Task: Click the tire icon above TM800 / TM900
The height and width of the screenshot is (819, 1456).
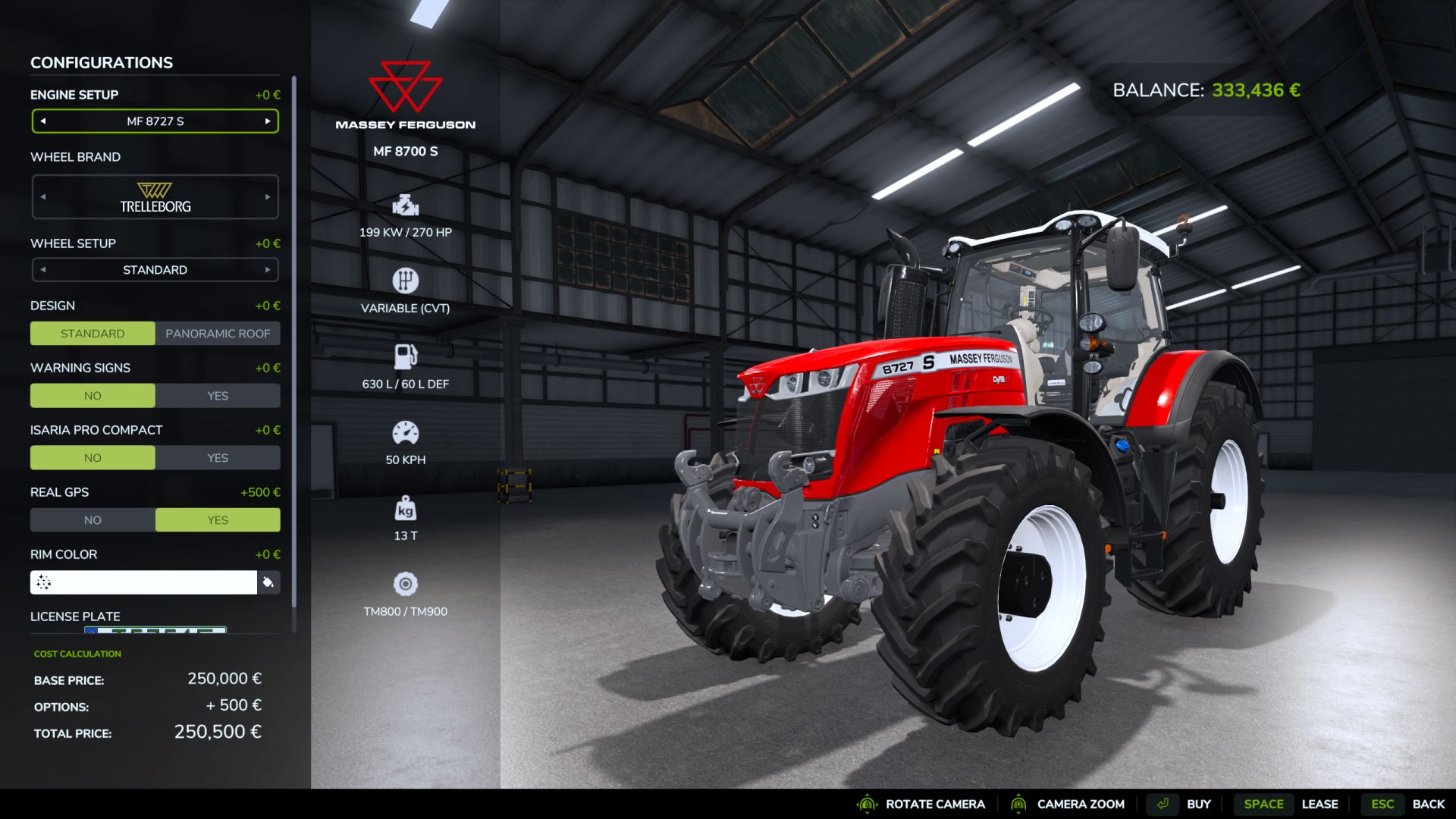Action: (x=406, y=584)
